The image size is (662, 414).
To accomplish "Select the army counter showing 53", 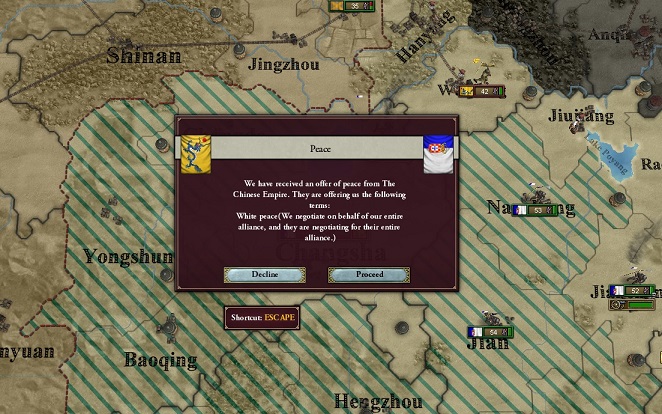I will pyautogui.click(x=534, y=211).
